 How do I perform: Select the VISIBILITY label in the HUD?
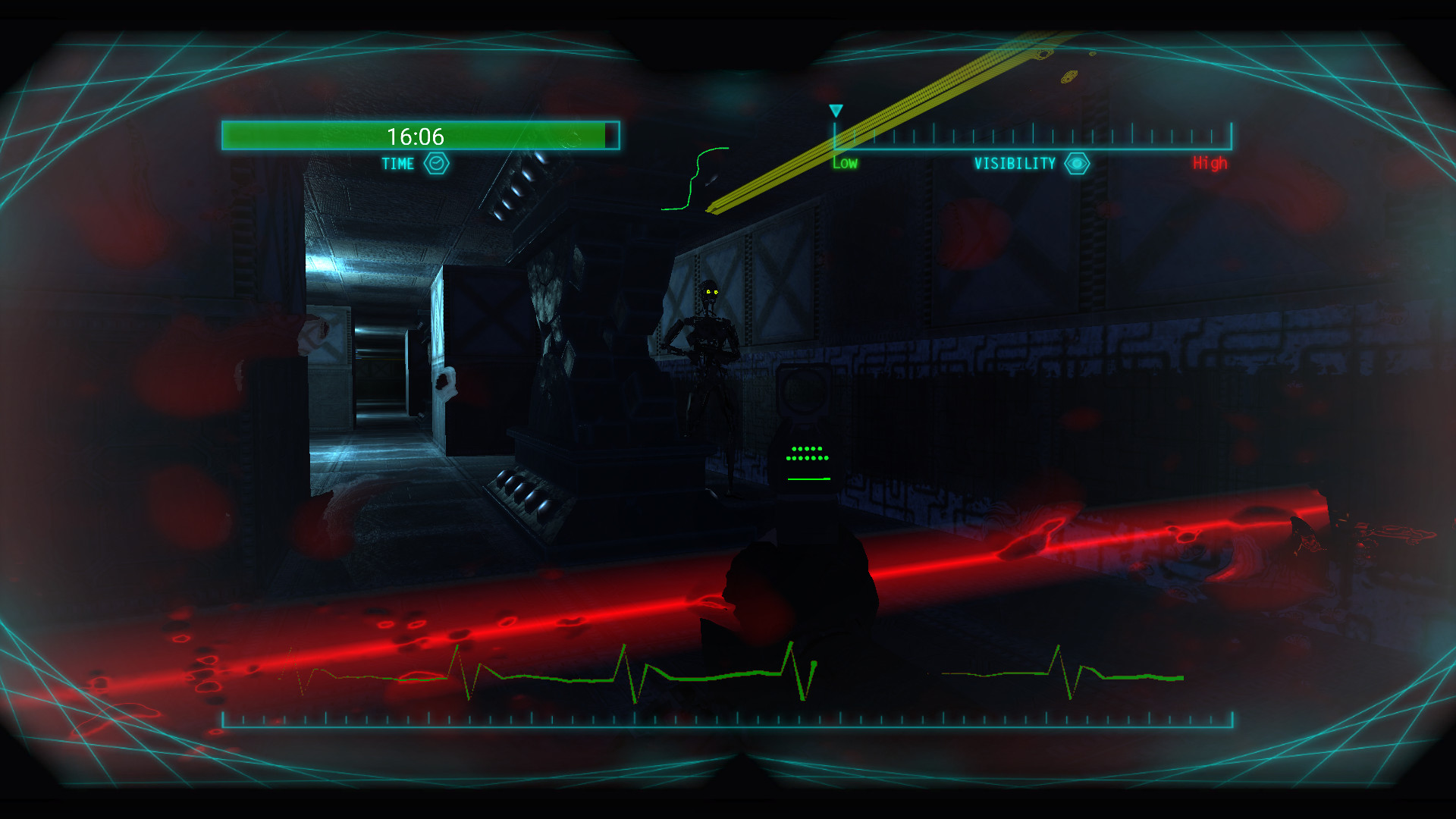coord(1015,162)
